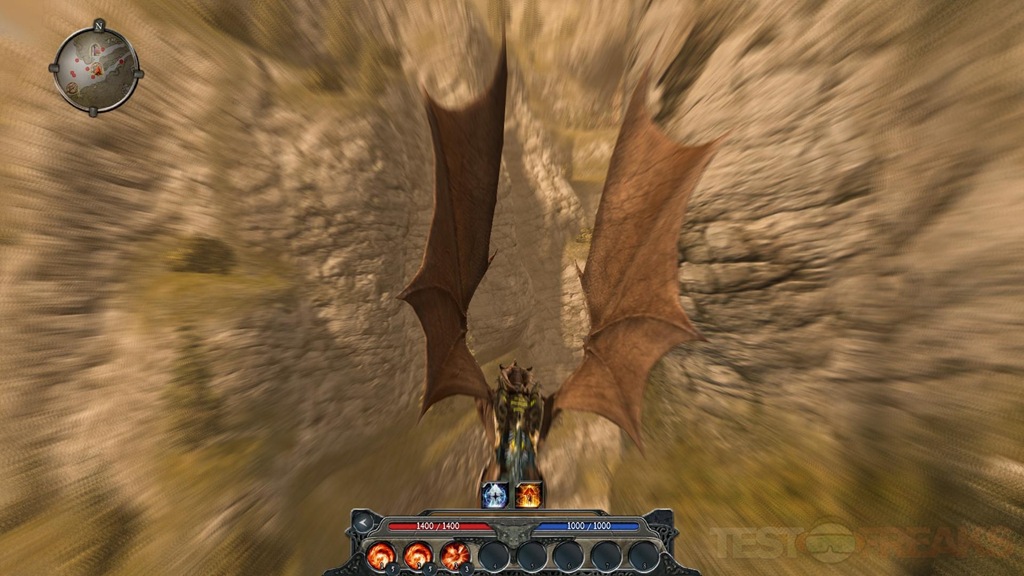Open the circular minimap

(95, 68)
